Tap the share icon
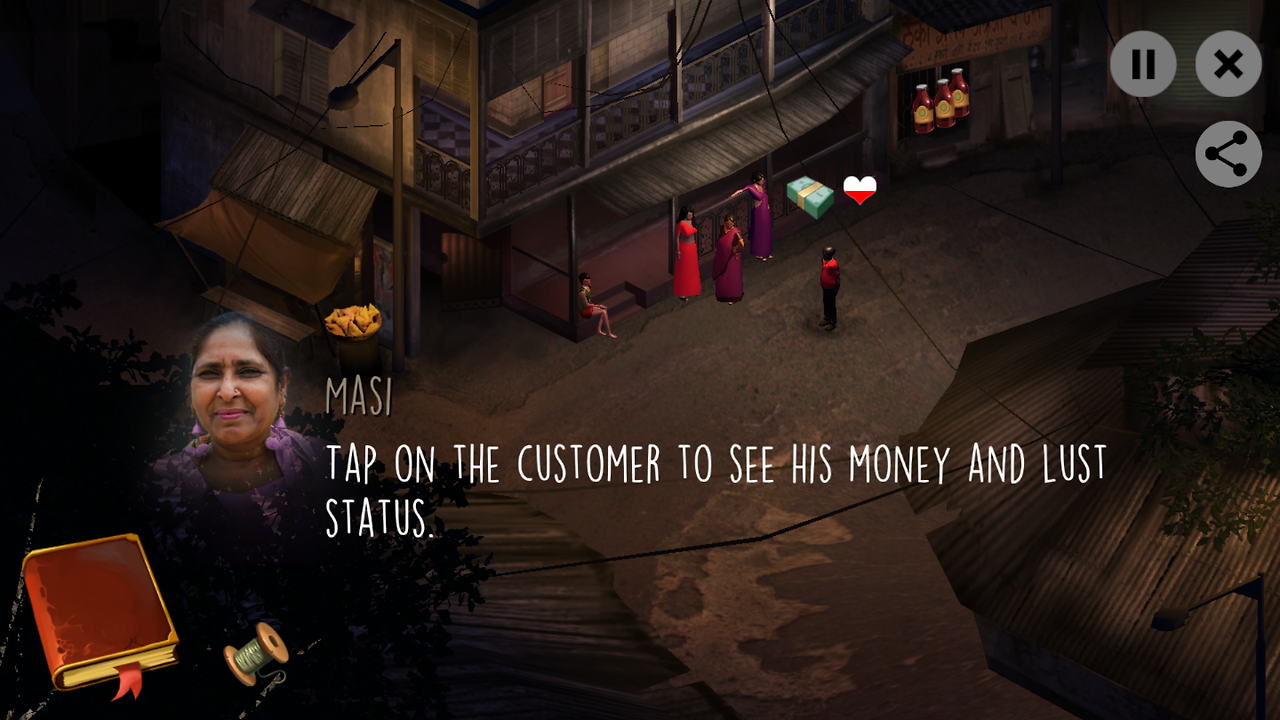This screenshot has width=1280, height=720. (x=1227, y=154)
